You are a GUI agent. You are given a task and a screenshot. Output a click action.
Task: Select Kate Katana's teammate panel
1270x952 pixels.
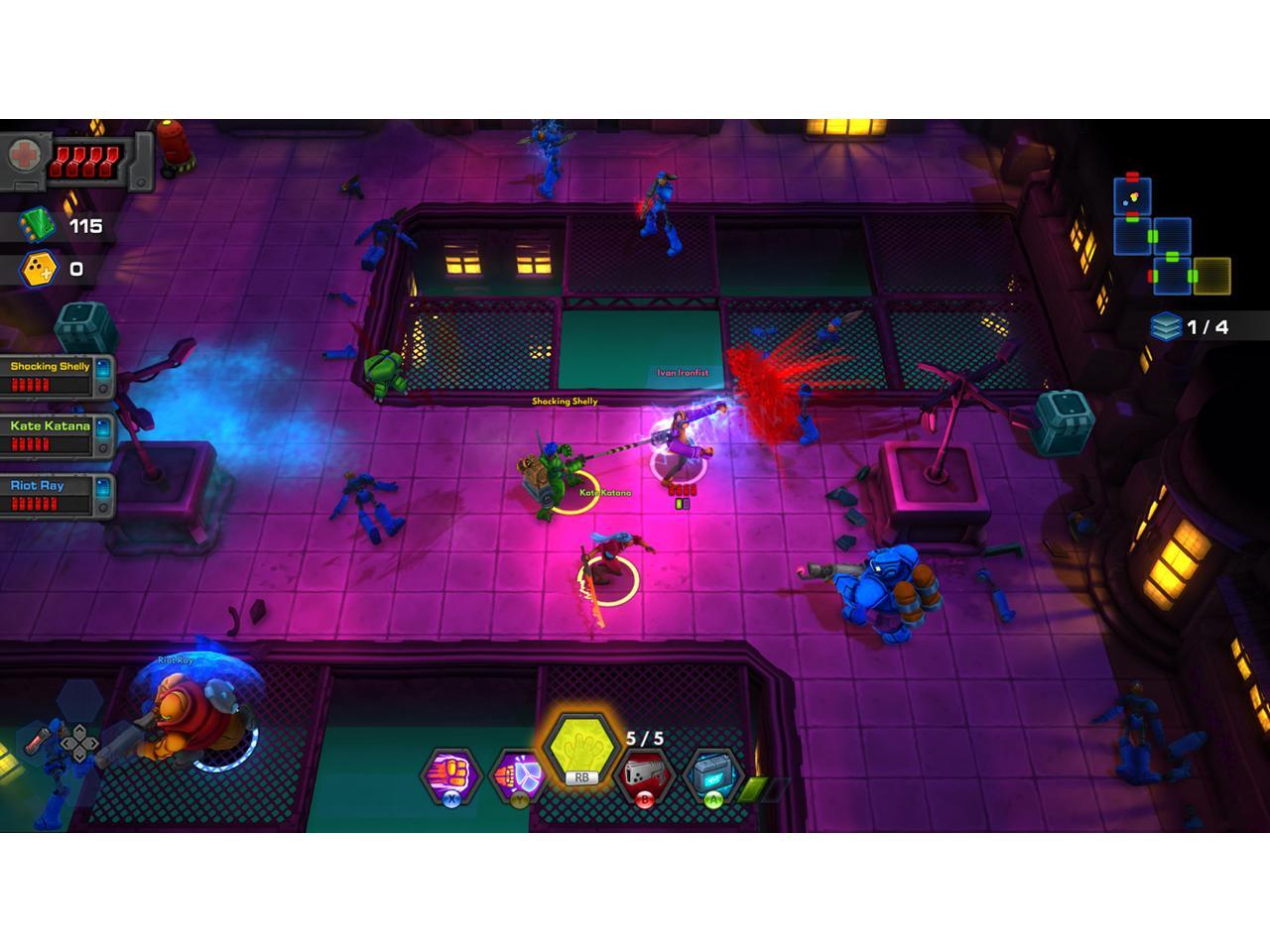pyautogui.click(x=57, y=435)
